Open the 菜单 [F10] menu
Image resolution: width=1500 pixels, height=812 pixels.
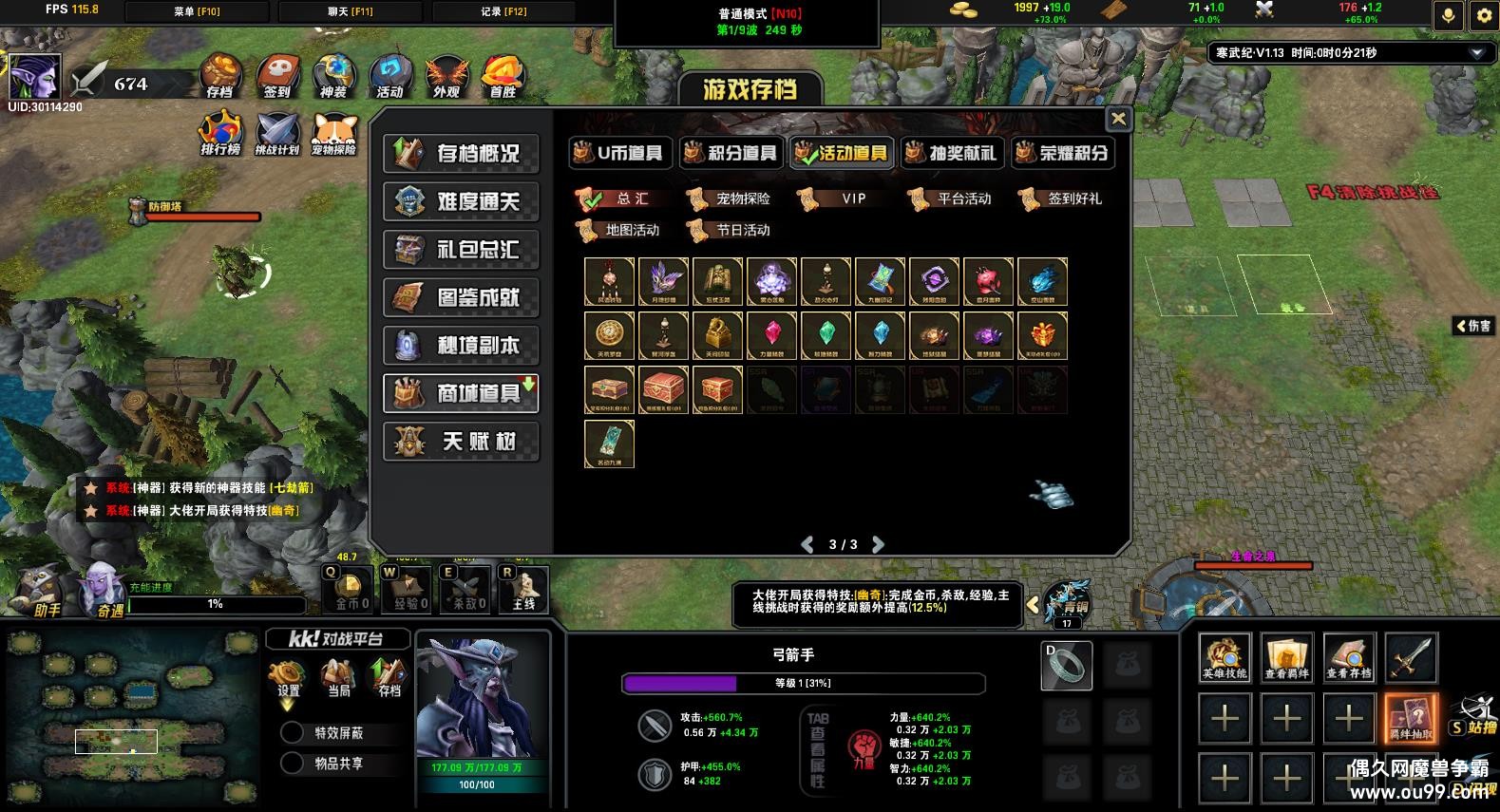[198, 11]
